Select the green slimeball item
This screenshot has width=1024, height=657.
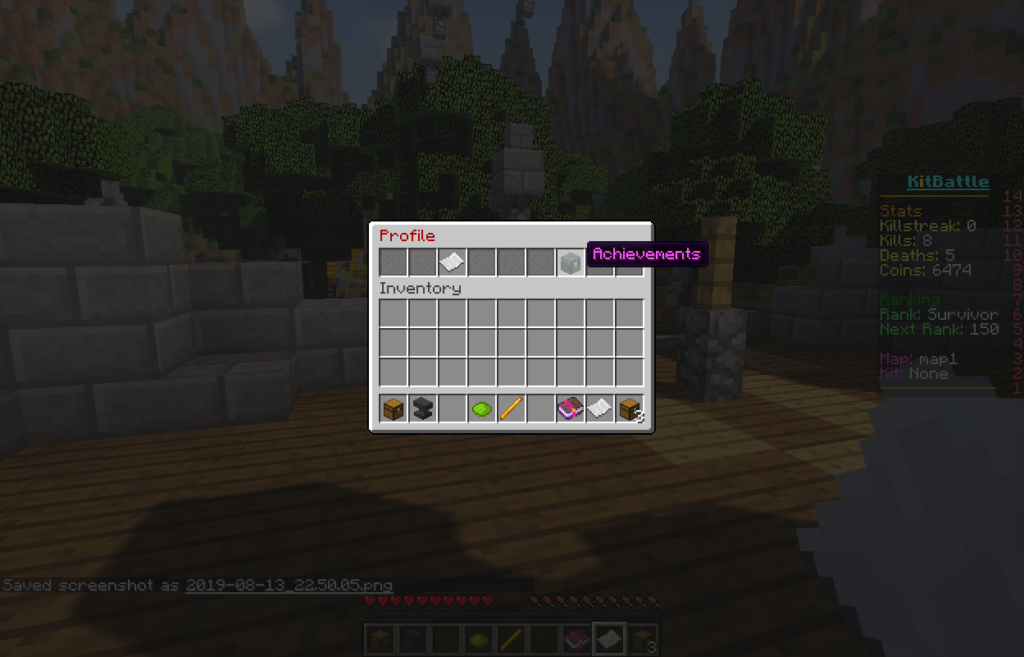pyautogui.click(x=482, y=408)
